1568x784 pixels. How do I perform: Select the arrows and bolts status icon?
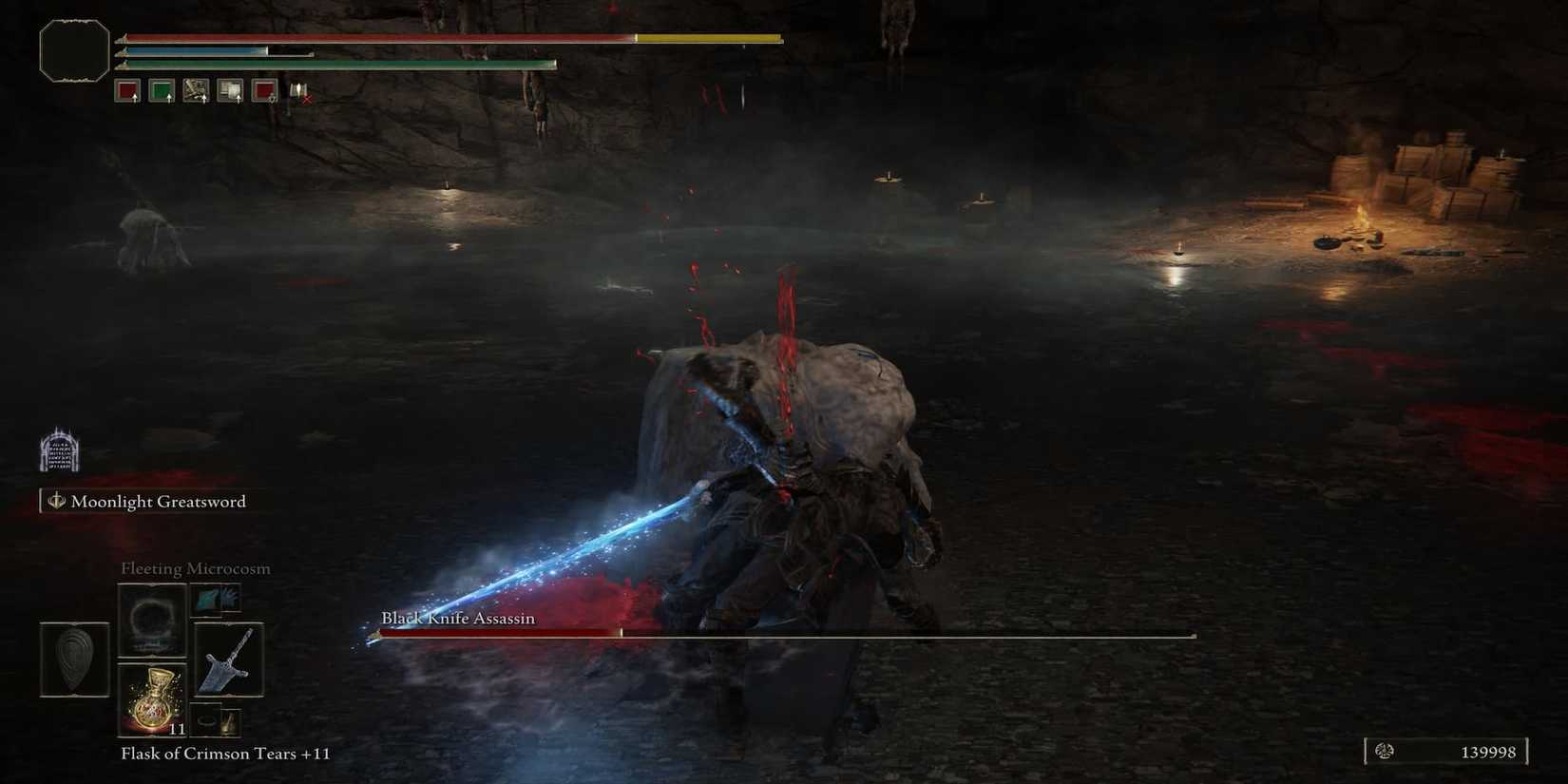pos(197,90)
